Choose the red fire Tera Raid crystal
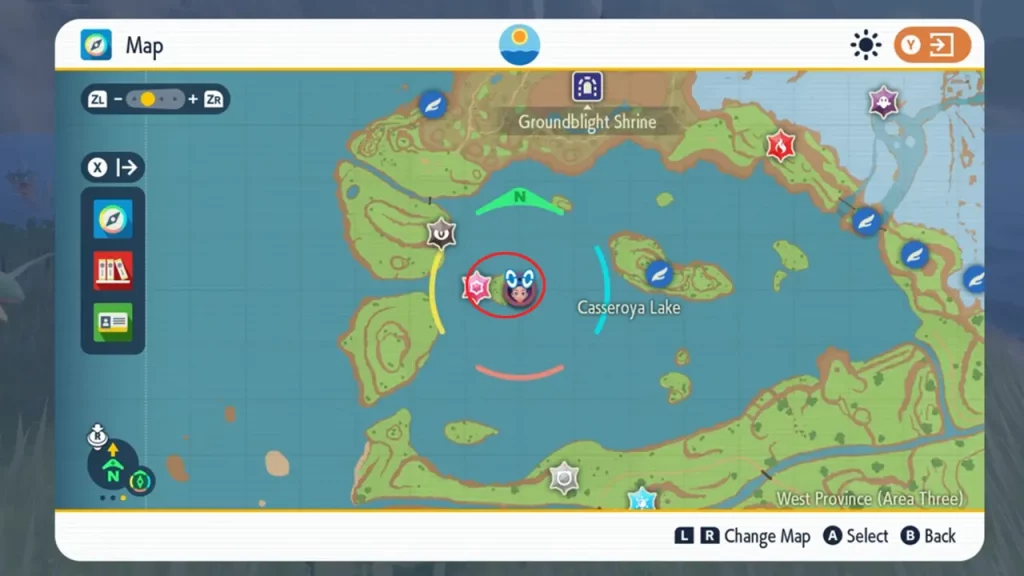 [x=779, y=146]
